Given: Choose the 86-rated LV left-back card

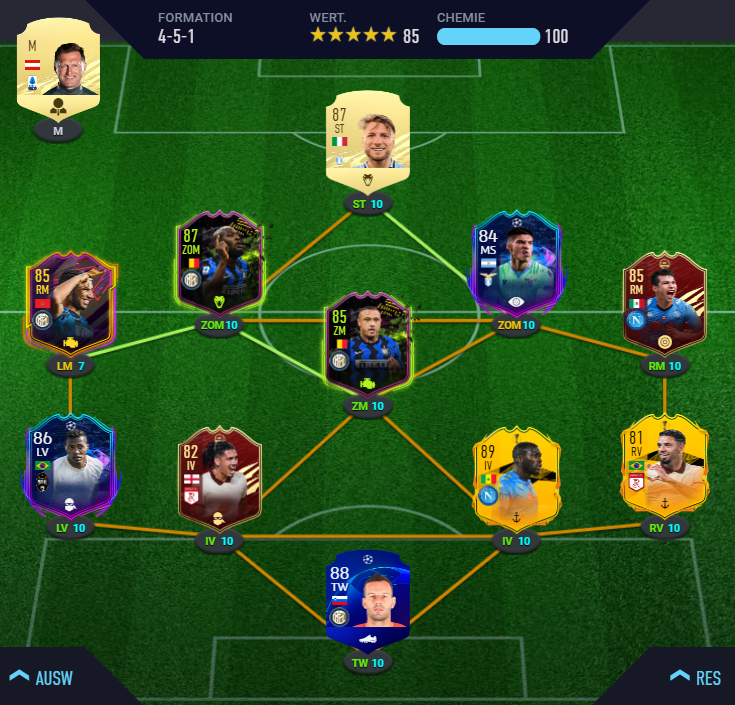Looking at the screenshot, I should pyautogui.click(x=71, y=466).
